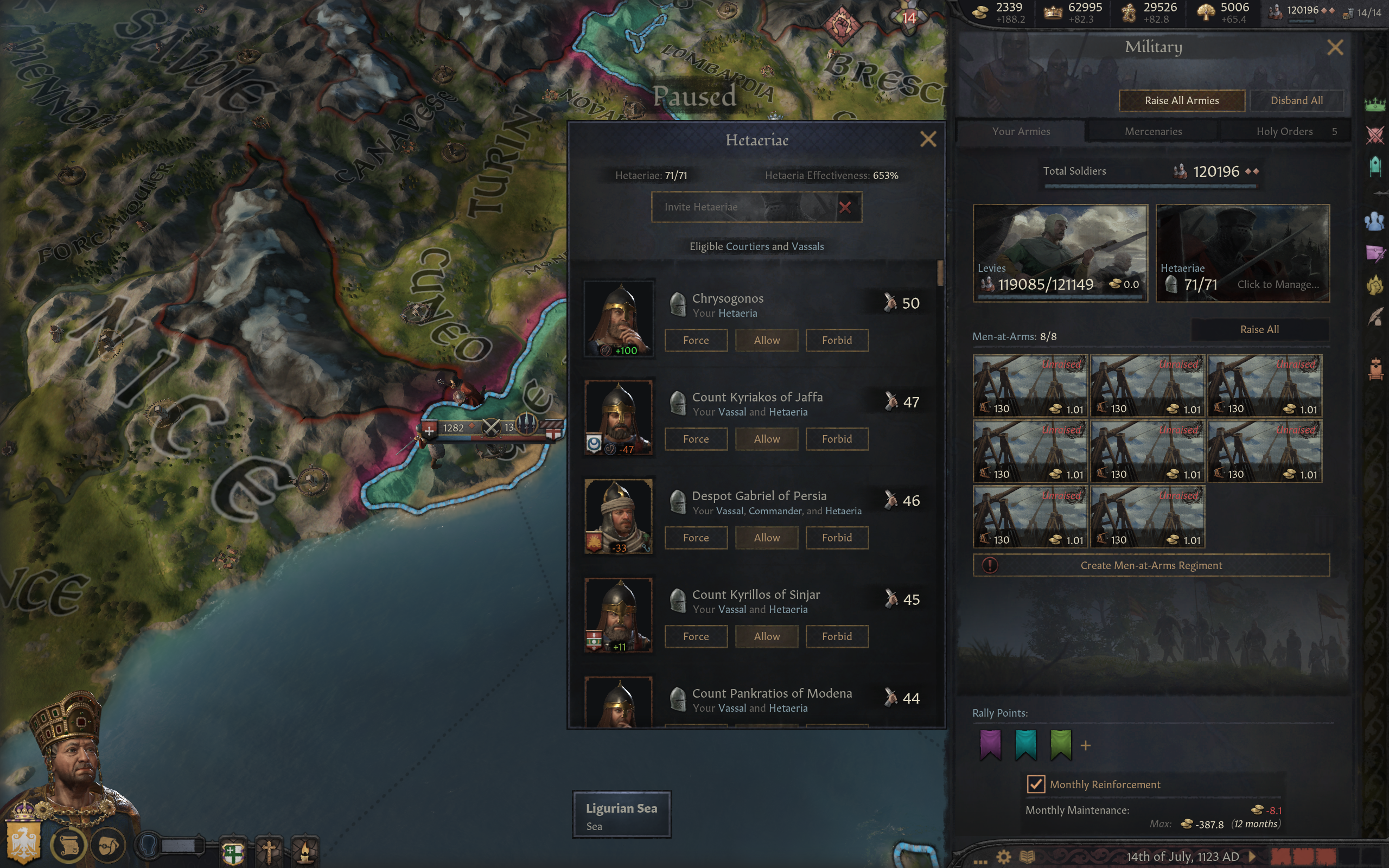Screen dimensions: 1389x868
Task: Switch to the Mercenaries tab
Action: pos(1152,131)
